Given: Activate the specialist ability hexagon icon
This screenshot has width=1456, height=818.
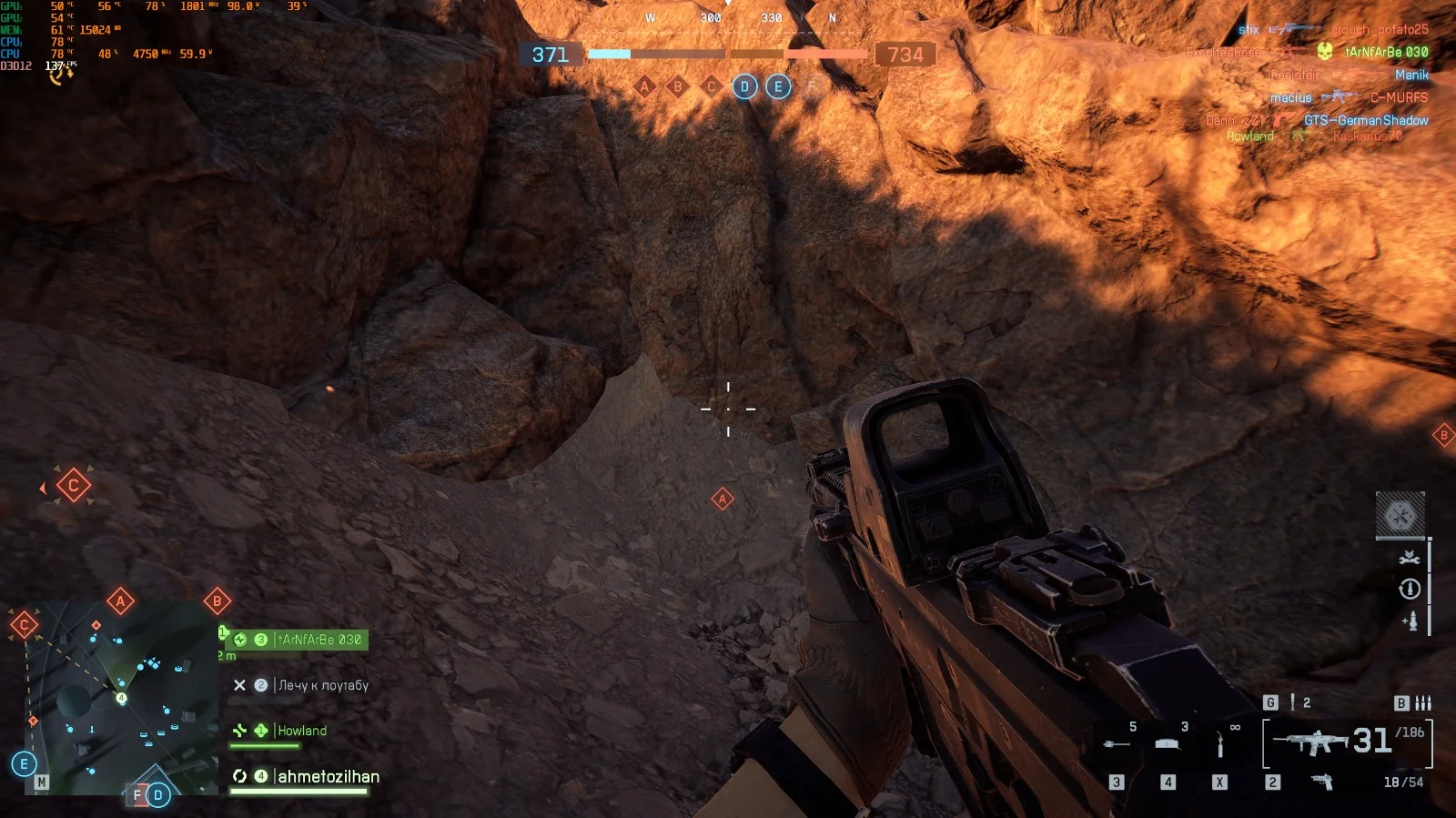Looking at the screenshot, I should pyautogui.click(x=1400, y=516).
